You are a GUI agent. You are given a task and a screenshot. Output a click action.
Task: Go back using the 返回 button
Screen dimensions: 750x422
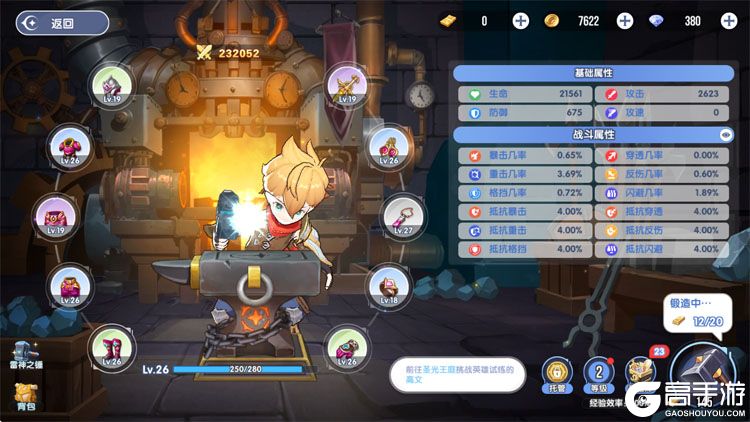[62, 22]
